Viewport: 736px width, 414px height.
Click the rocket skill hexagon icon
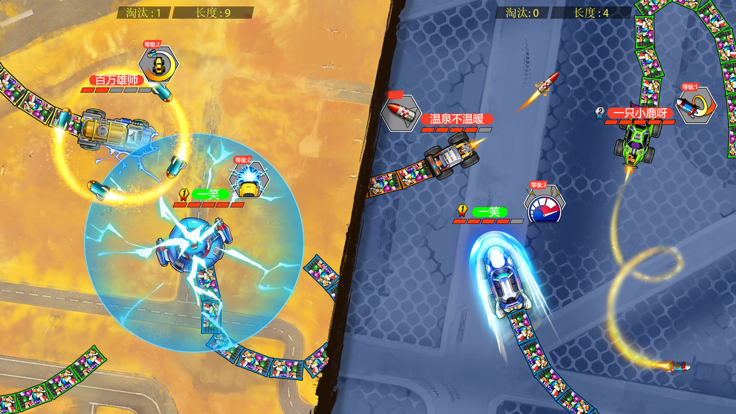[398, 111]
